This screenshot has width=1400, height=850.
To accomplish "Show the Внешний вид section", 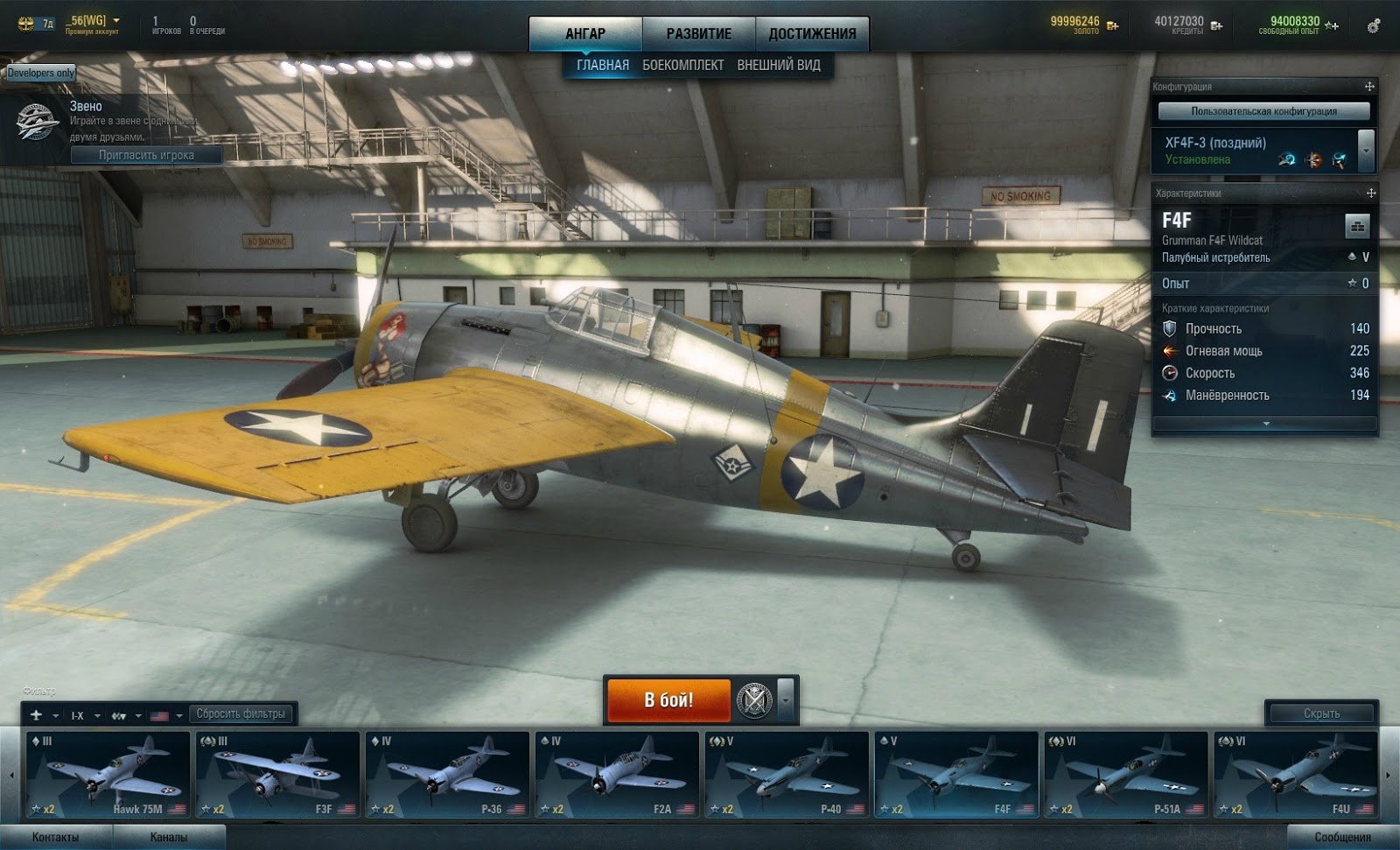I will click(779, 65).
